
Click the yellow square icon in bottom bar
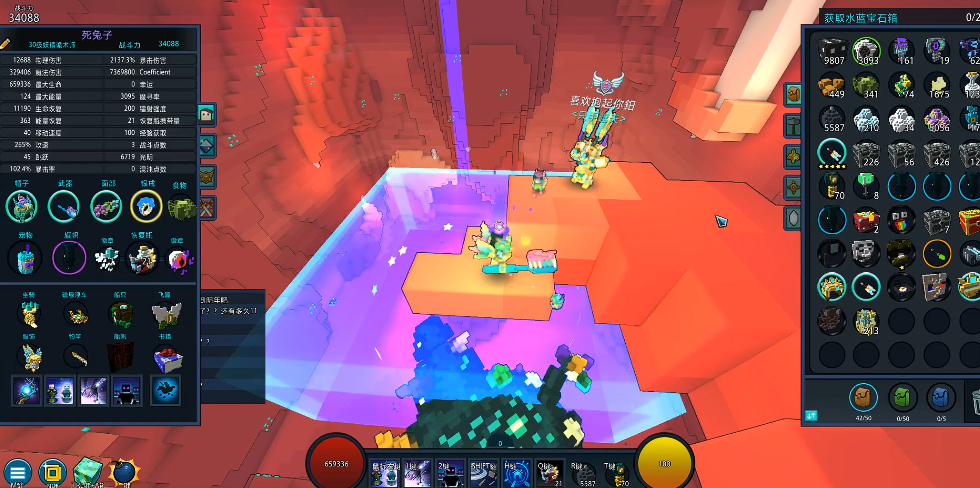(x=52, y=472)
